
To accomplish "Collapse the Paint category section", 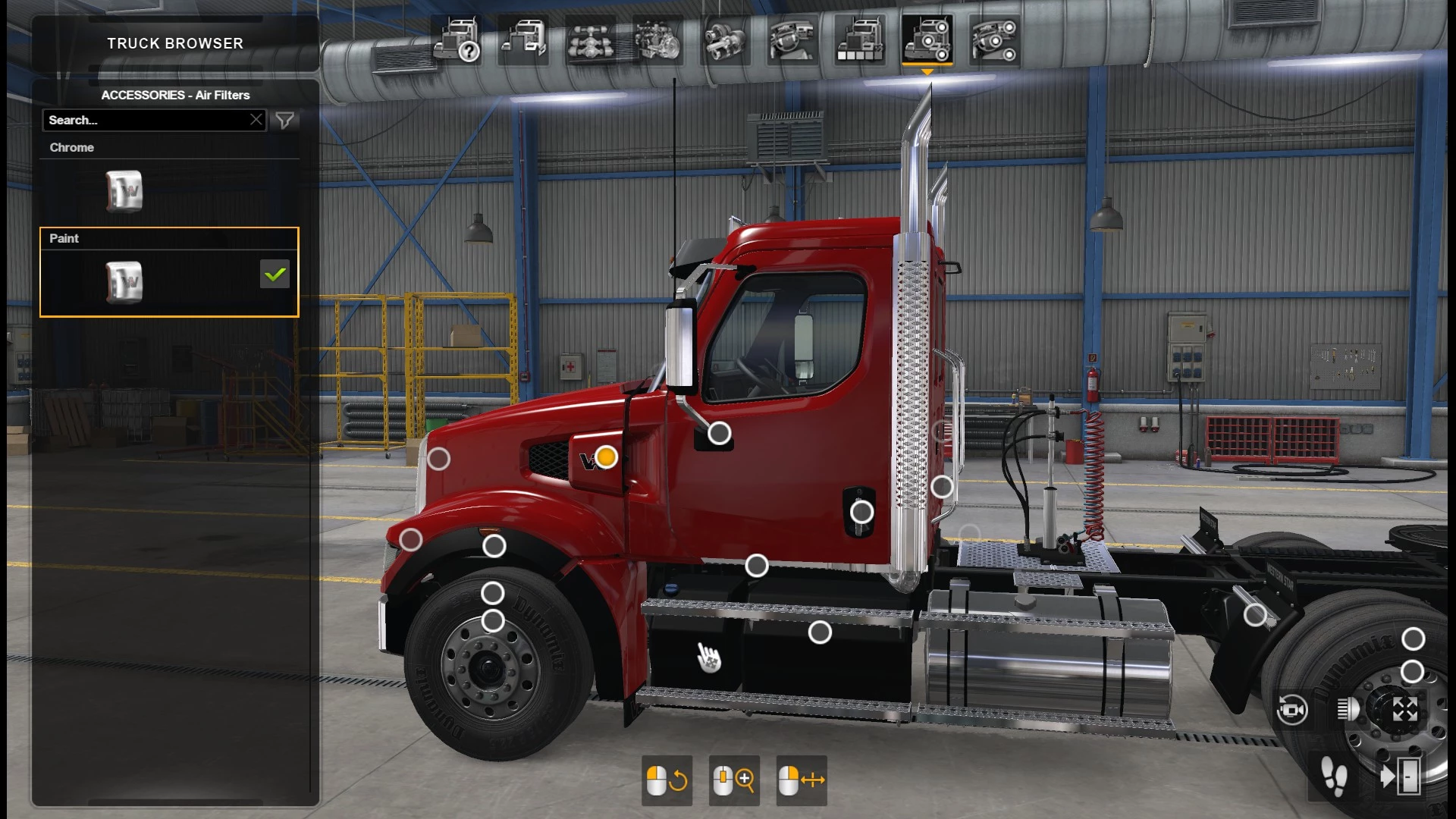I will pos(64,238).
